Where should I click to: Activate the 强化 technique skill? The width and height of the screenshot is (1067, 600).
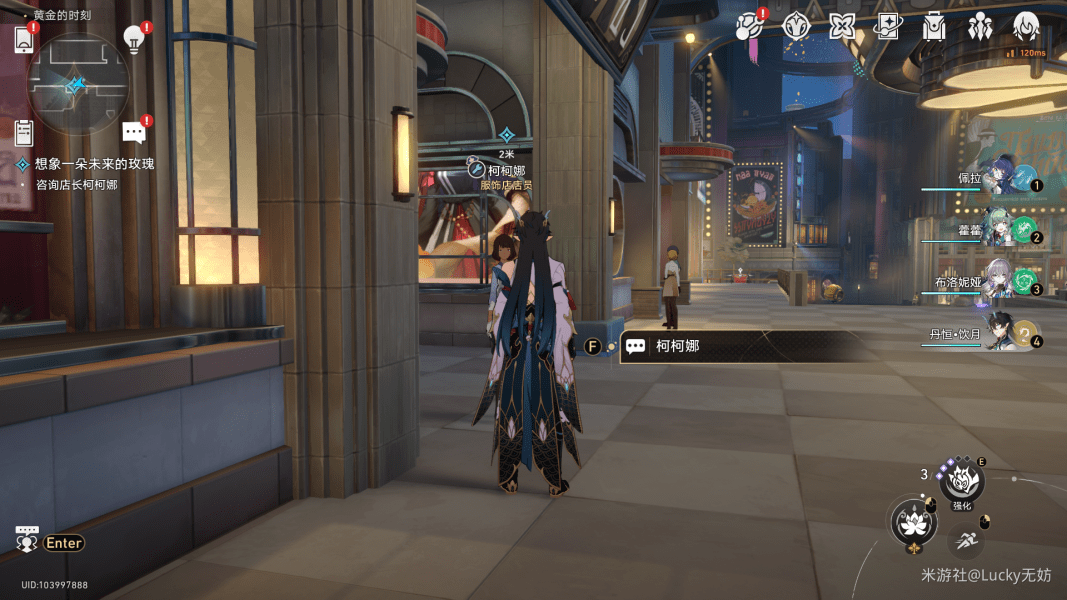962,482
